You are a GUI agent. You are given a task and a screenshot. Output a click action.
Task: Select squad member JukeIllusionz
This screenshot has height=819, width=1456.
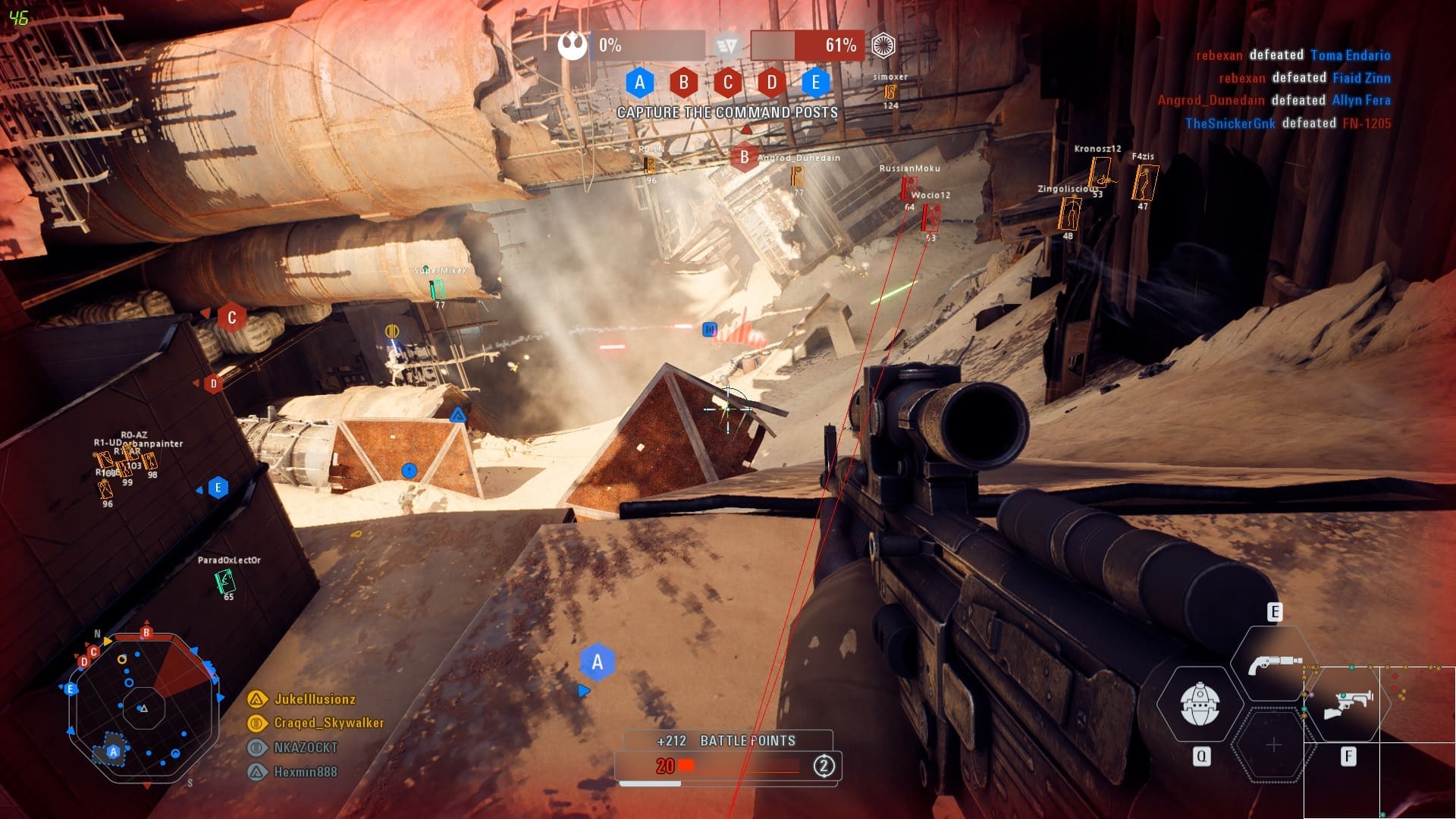pos(314,699)
